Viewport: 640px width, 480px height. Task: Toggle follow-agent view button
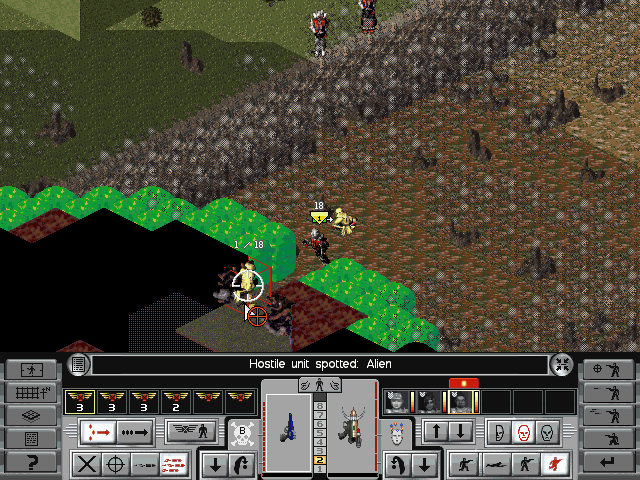[30, 369]
